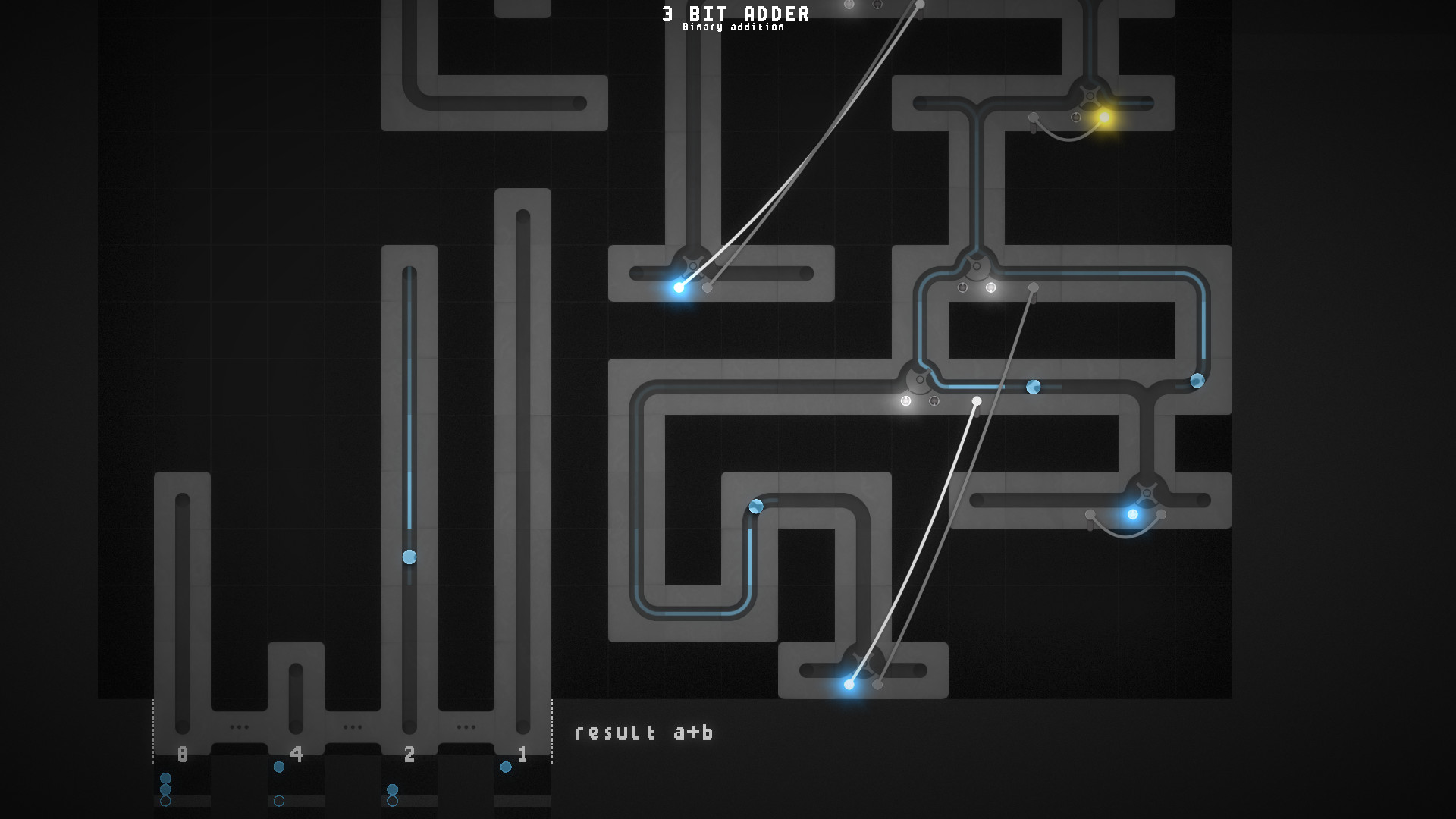Click the blue marble at the bottom output rotor
1456x819 pixels.
pos(849,685)
